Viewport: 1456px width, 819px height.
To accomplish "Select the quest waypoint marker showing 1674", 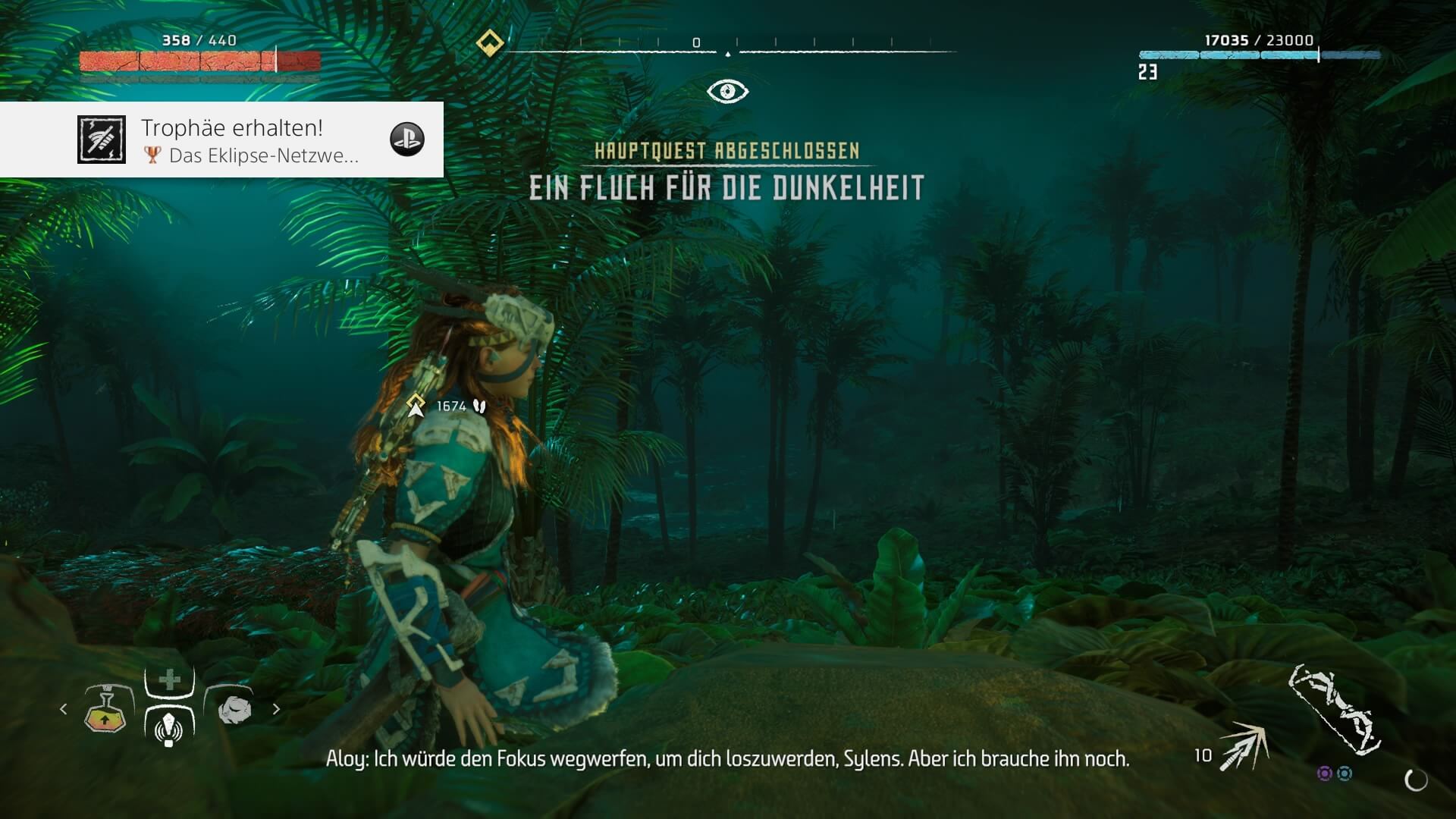I will (416, 406).
